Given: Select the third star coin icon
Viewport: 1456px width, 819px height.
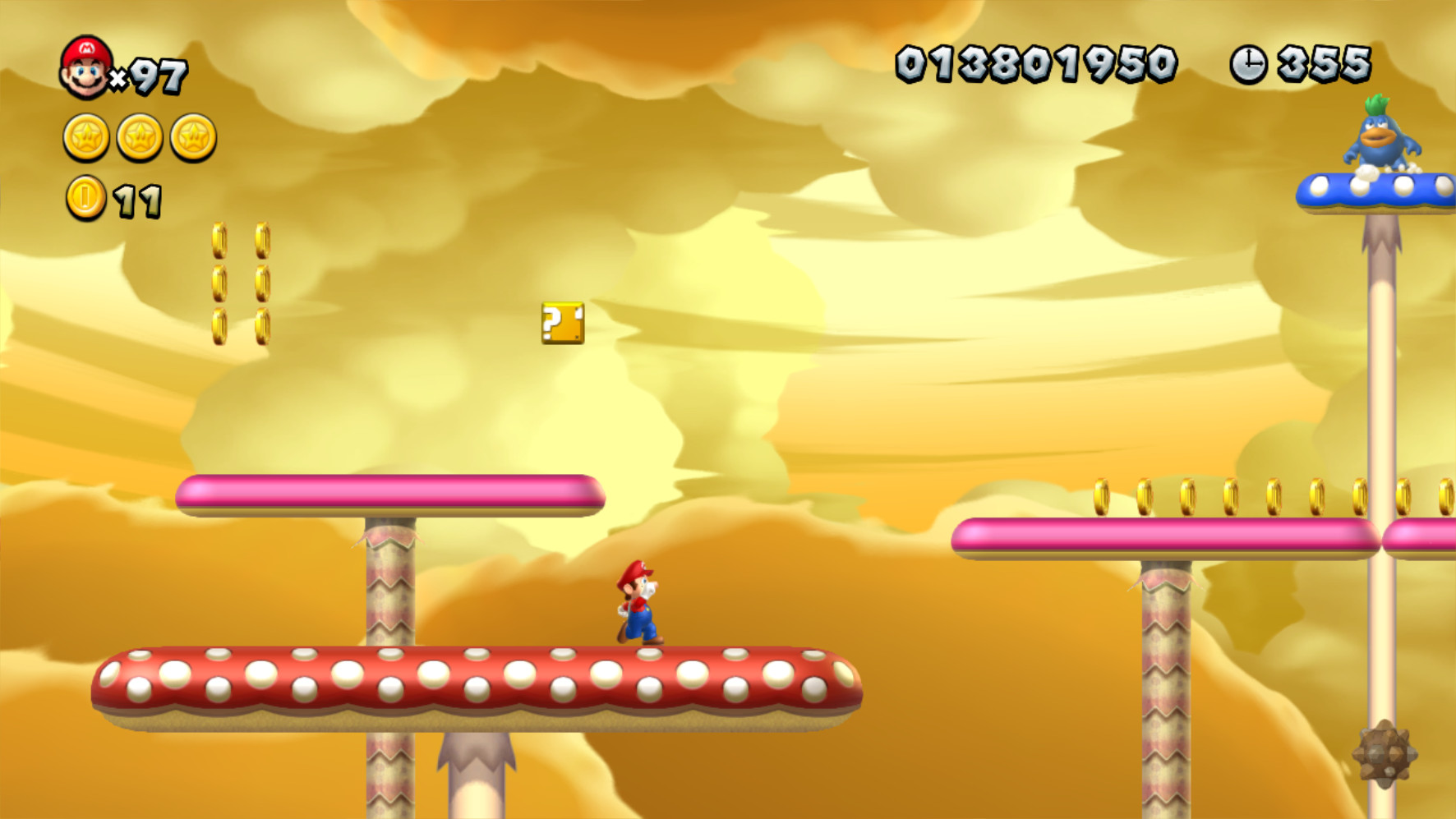Looking at the screenshot, I should click(191, 137).
